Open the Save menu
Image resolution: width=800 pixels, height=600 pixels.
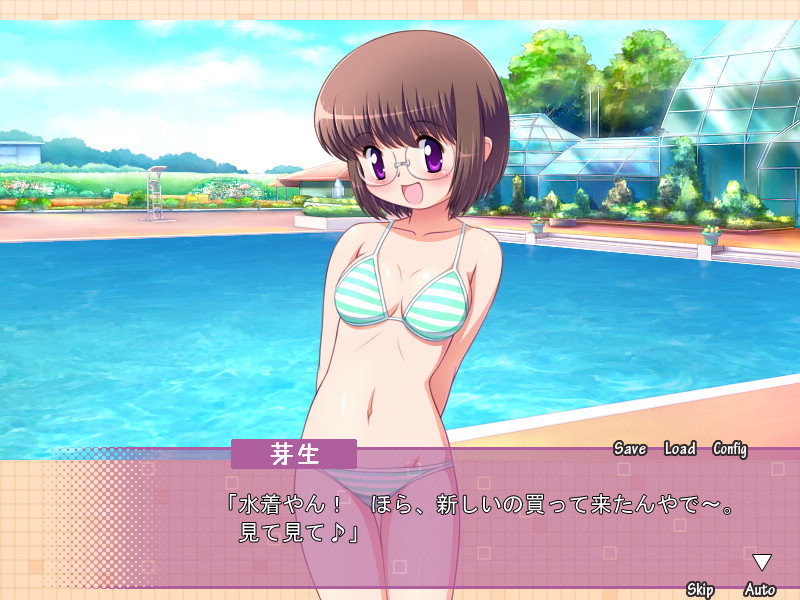click(x=630, y=449)
